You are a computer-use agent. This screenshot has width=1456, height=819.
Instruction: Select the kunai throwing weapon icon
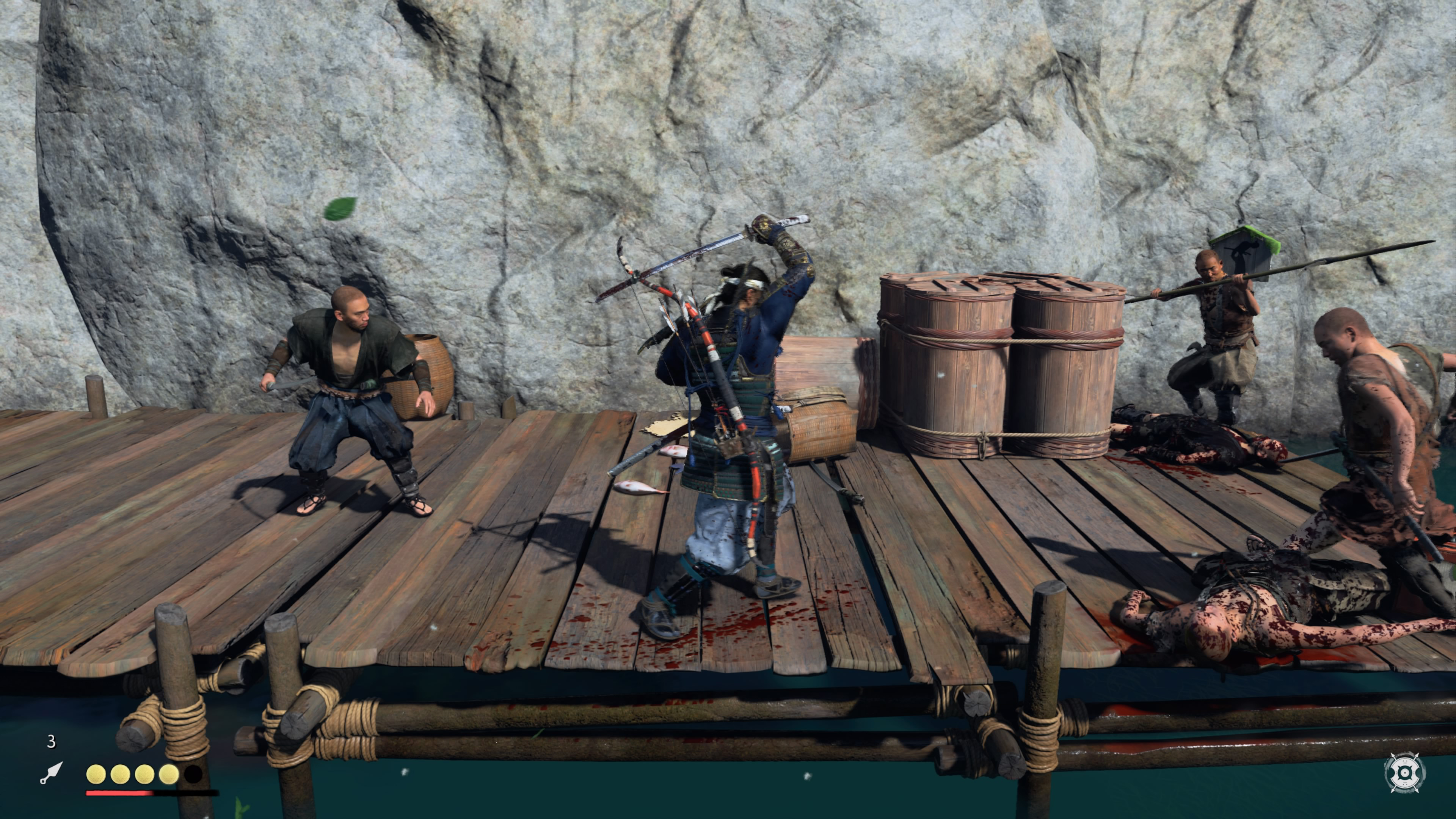(51, 773)
